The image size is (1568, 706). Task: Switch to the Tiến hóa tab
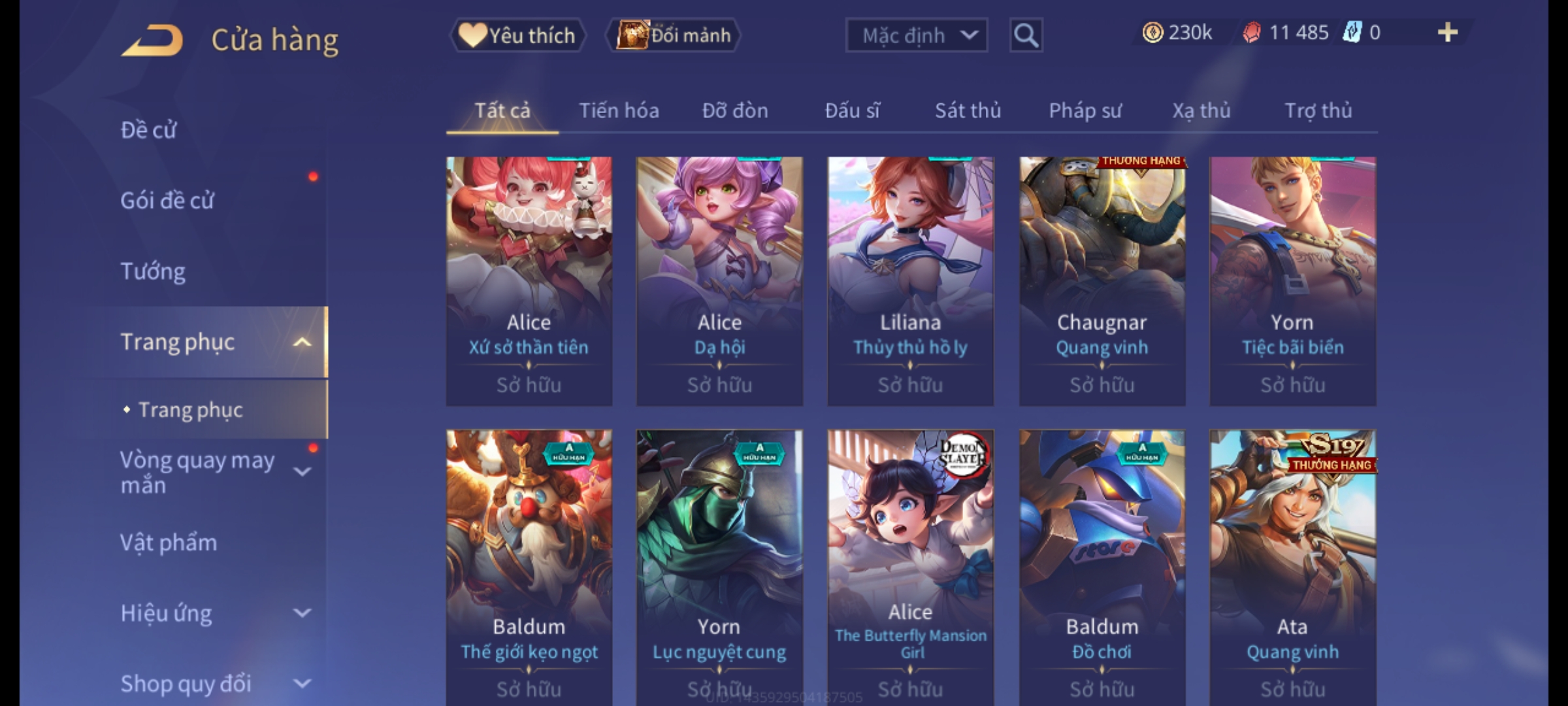click(619, 110)
